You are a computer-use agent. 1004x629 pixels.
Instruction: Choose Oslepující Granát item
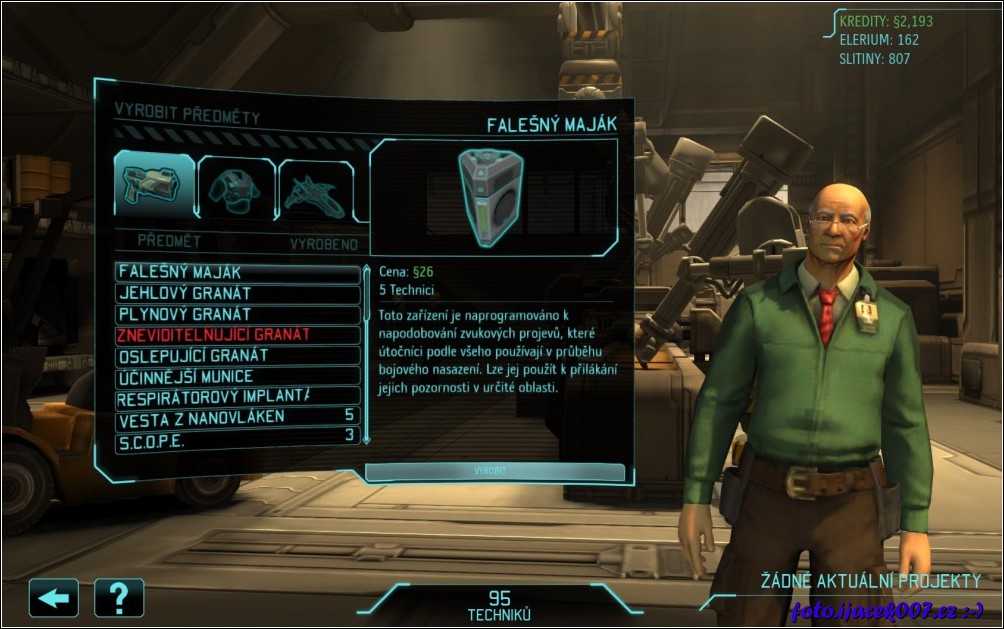[237, 356]
